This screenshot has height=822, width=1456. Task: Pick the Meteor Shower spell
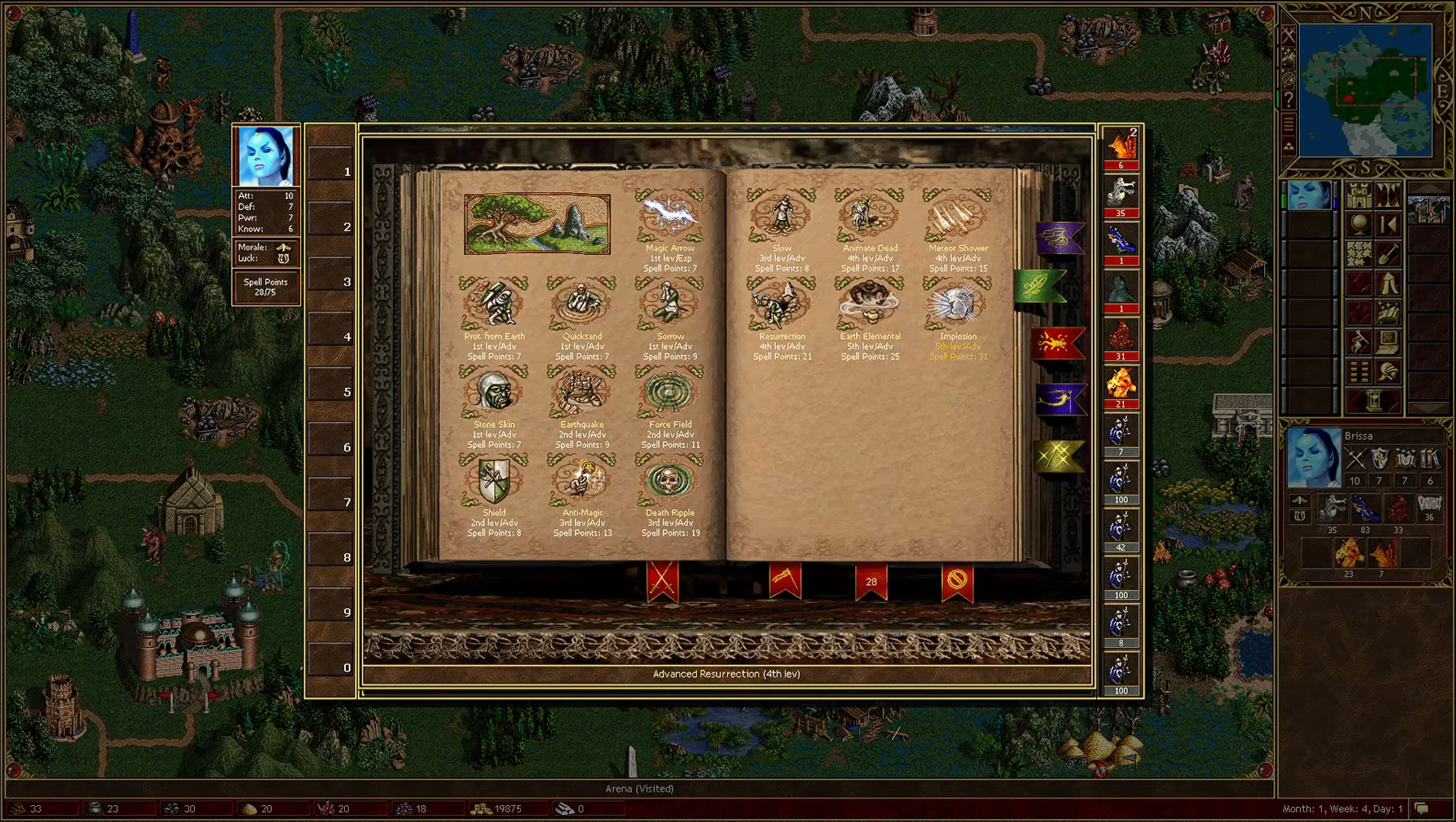(x=957, y=217)
